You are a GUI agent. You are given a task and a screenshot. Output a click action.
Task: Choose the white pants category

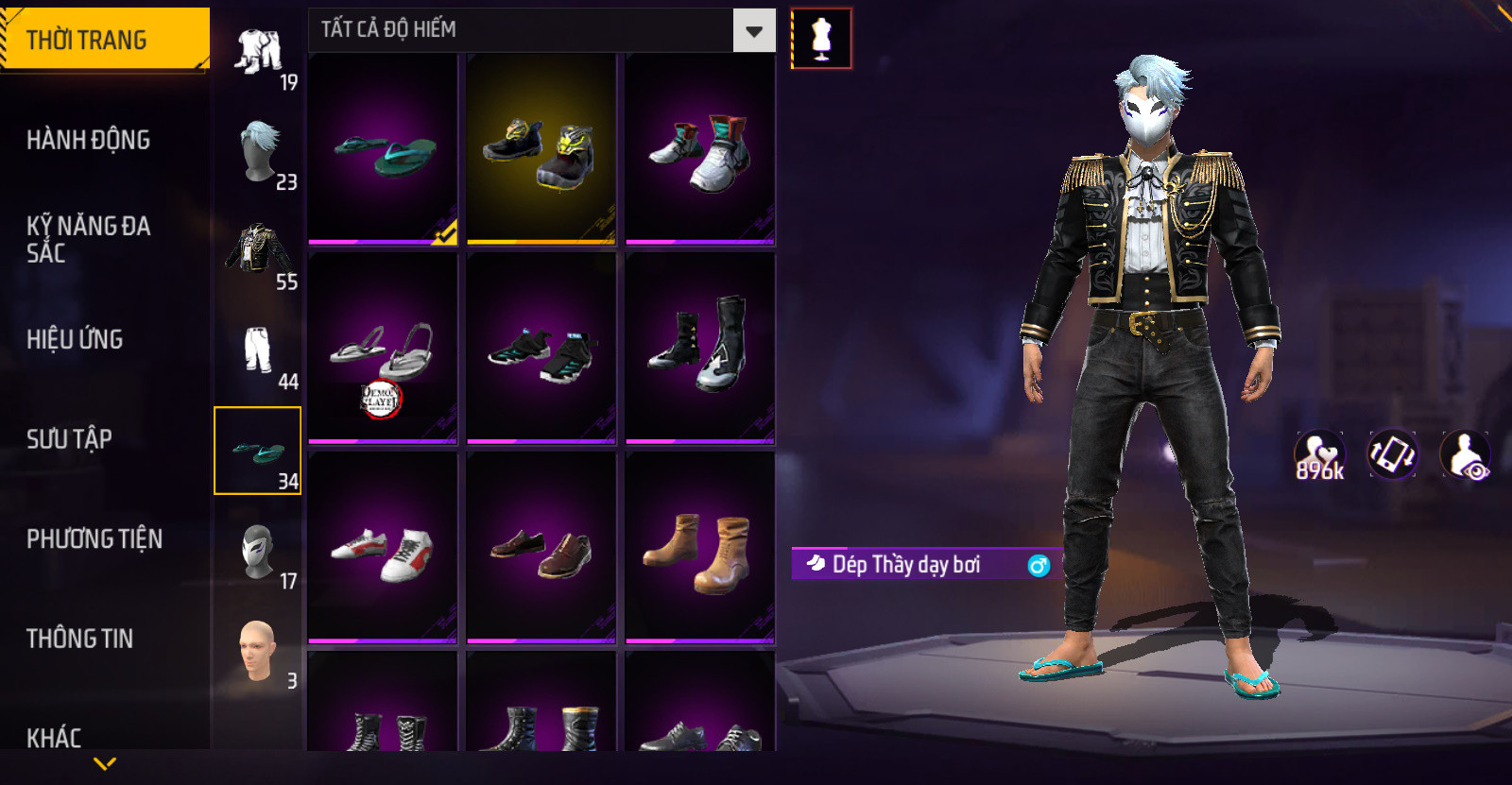(258, 351)
